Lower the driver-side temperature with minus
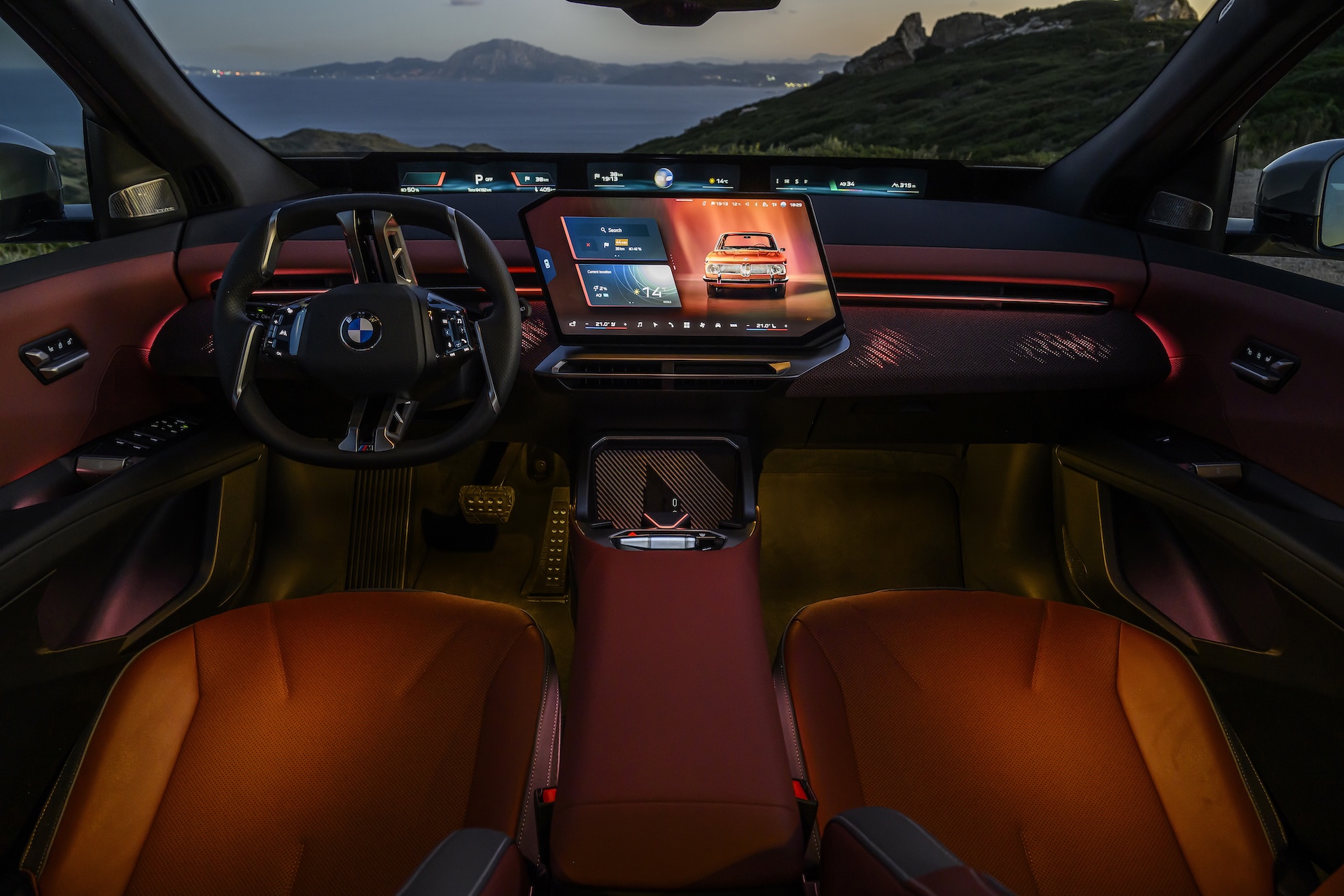Viewport: 1344px width, 896px height. coord(588,324)
